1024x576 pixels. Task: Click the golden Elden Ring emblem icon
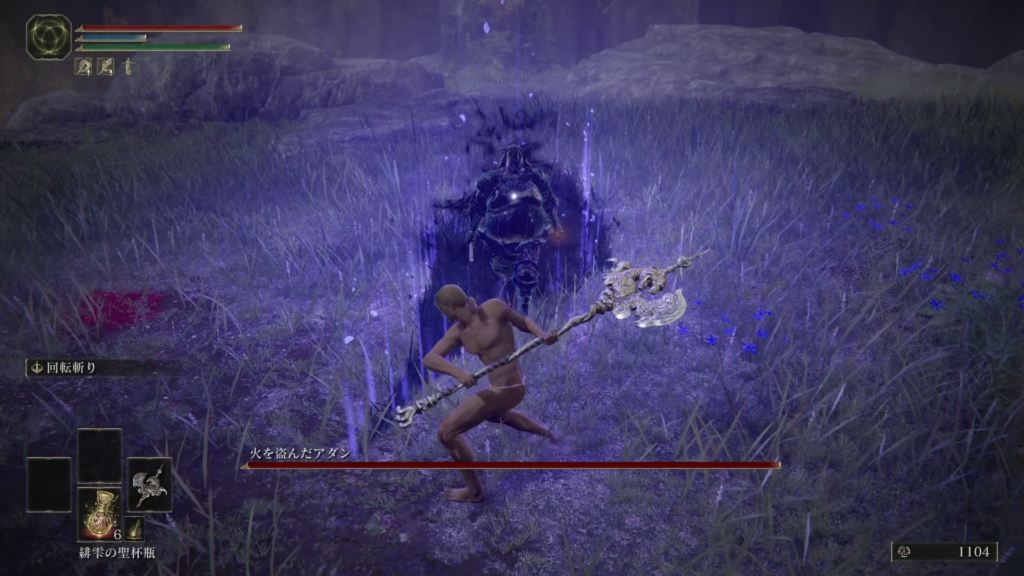47,37
